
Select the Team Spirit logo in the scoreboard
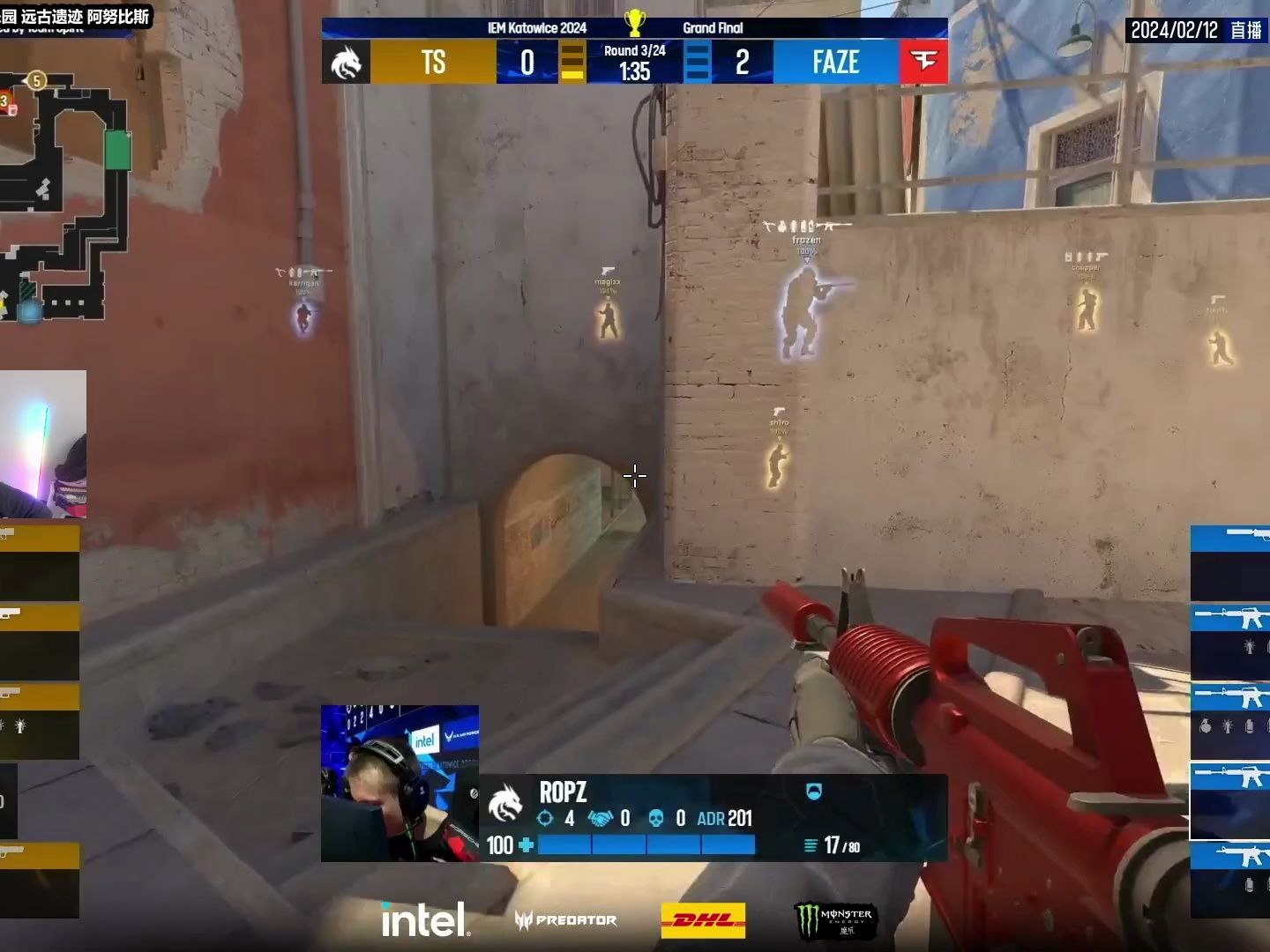[x=347, y=62]
